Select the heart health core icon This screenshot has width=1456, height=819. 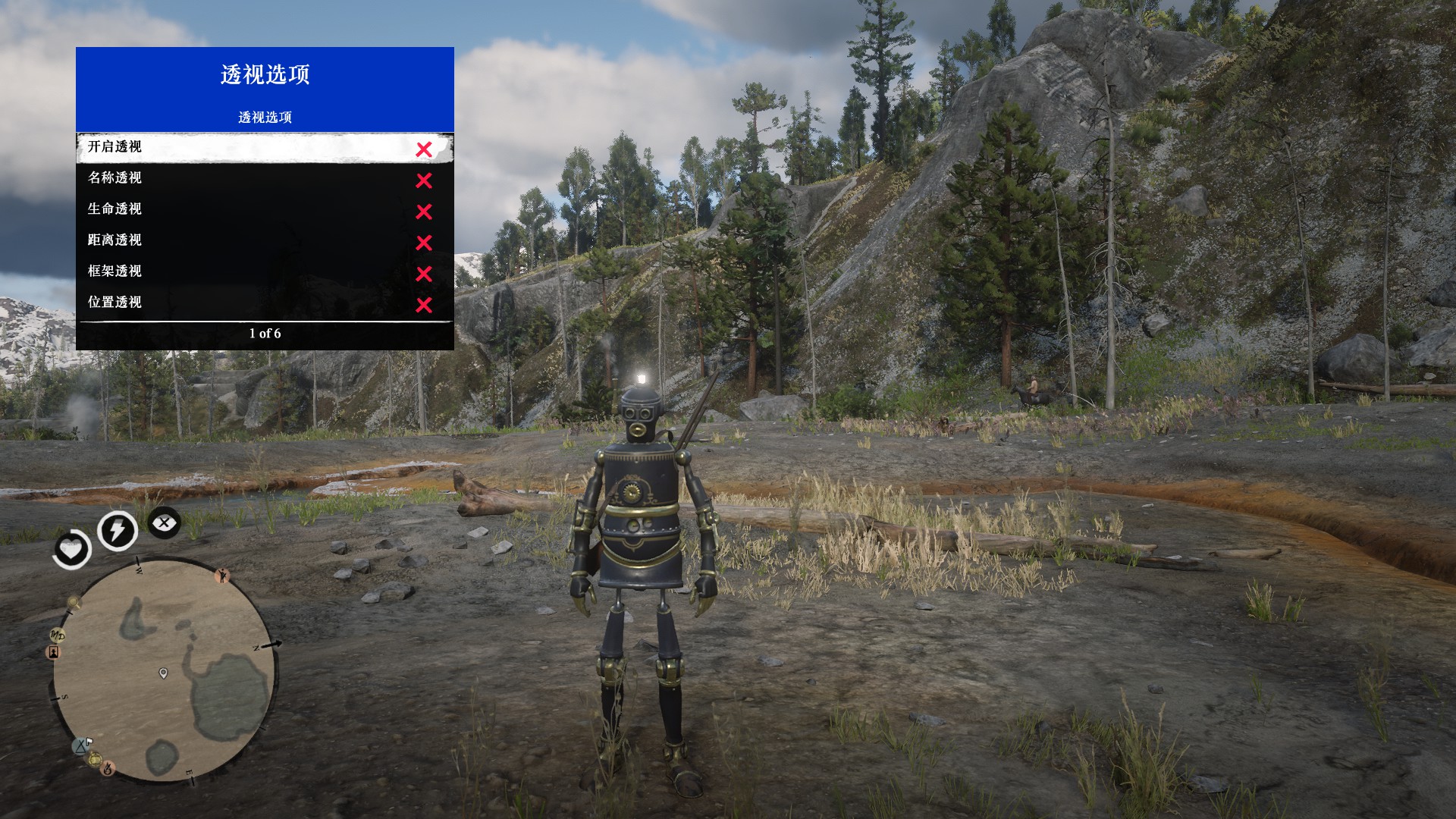[72, 548]
